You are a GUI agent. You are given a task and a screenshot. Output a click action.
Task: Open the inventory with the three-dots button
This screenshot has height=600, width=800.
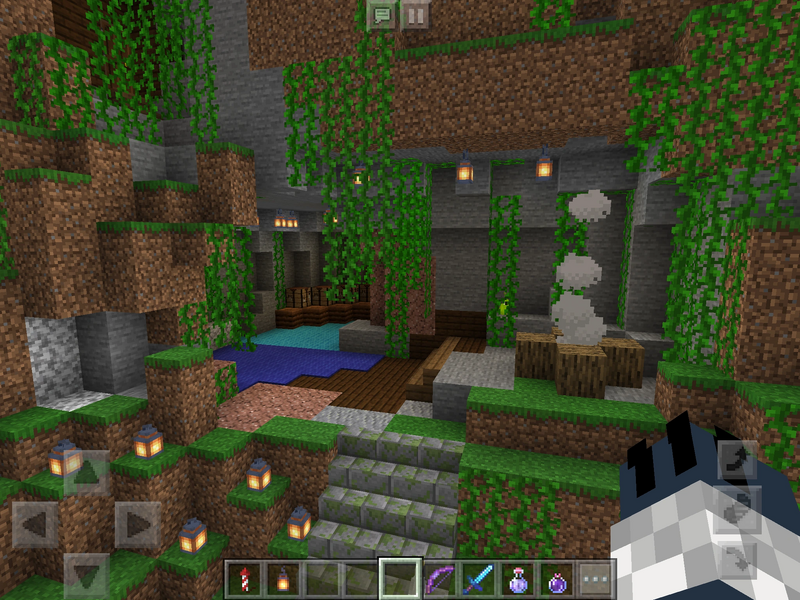[x=595, y=579]
